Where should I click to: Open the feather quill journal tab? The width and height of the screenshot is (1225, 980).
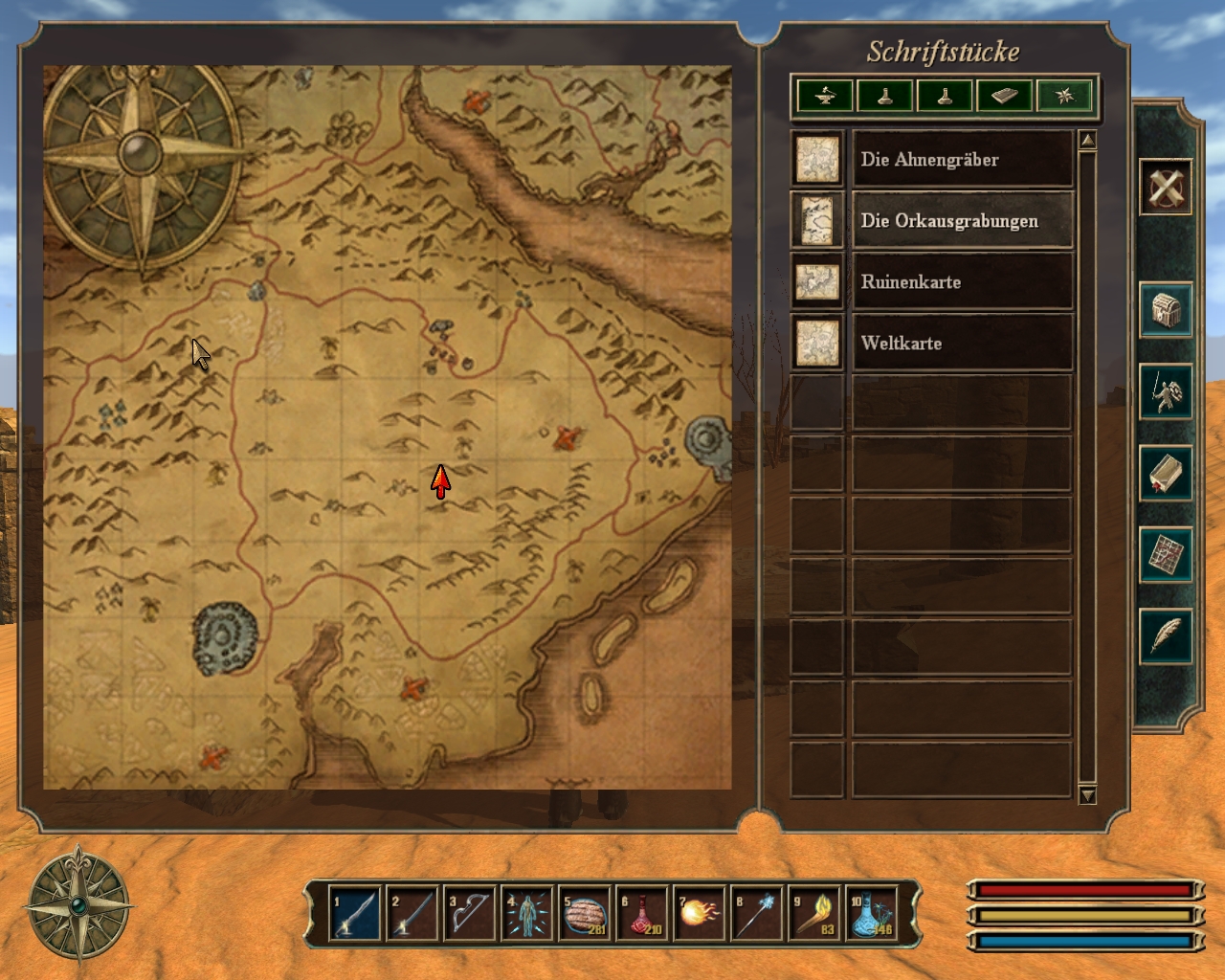(x=1165, y=635)
